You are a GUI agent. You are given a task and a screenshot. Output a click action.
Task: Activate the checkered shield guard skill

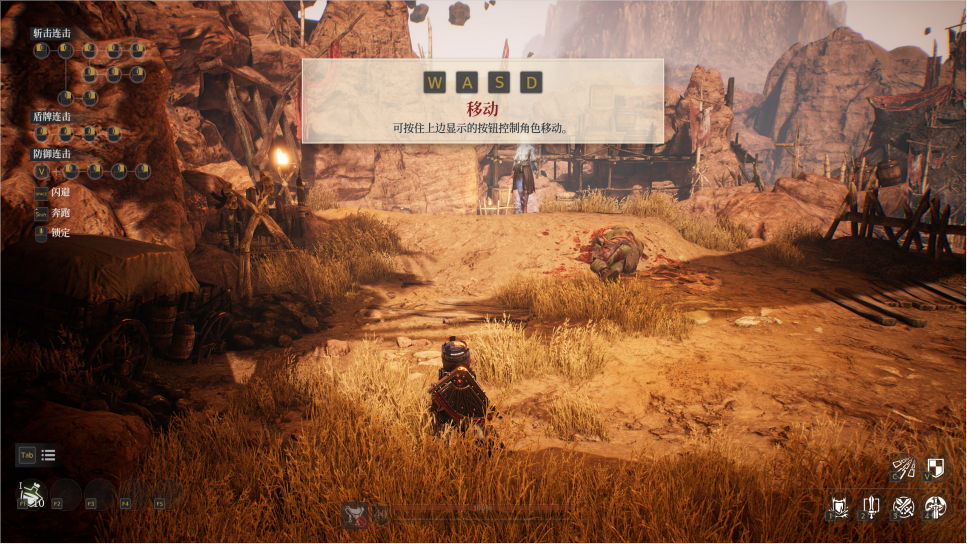(x=935, y=468)
